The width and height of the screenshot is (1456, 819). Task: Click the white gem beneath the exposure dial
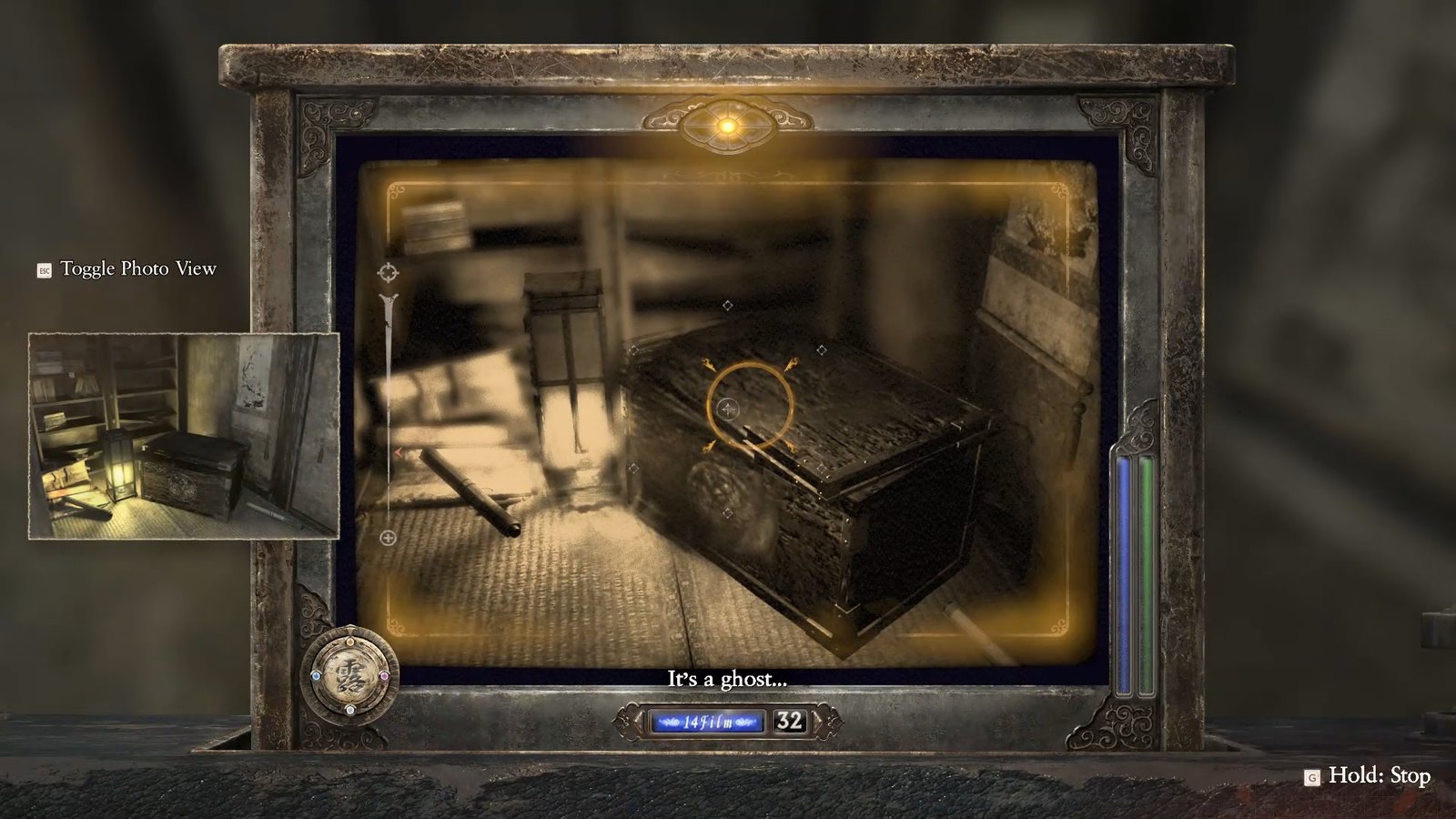pos(350,710)
